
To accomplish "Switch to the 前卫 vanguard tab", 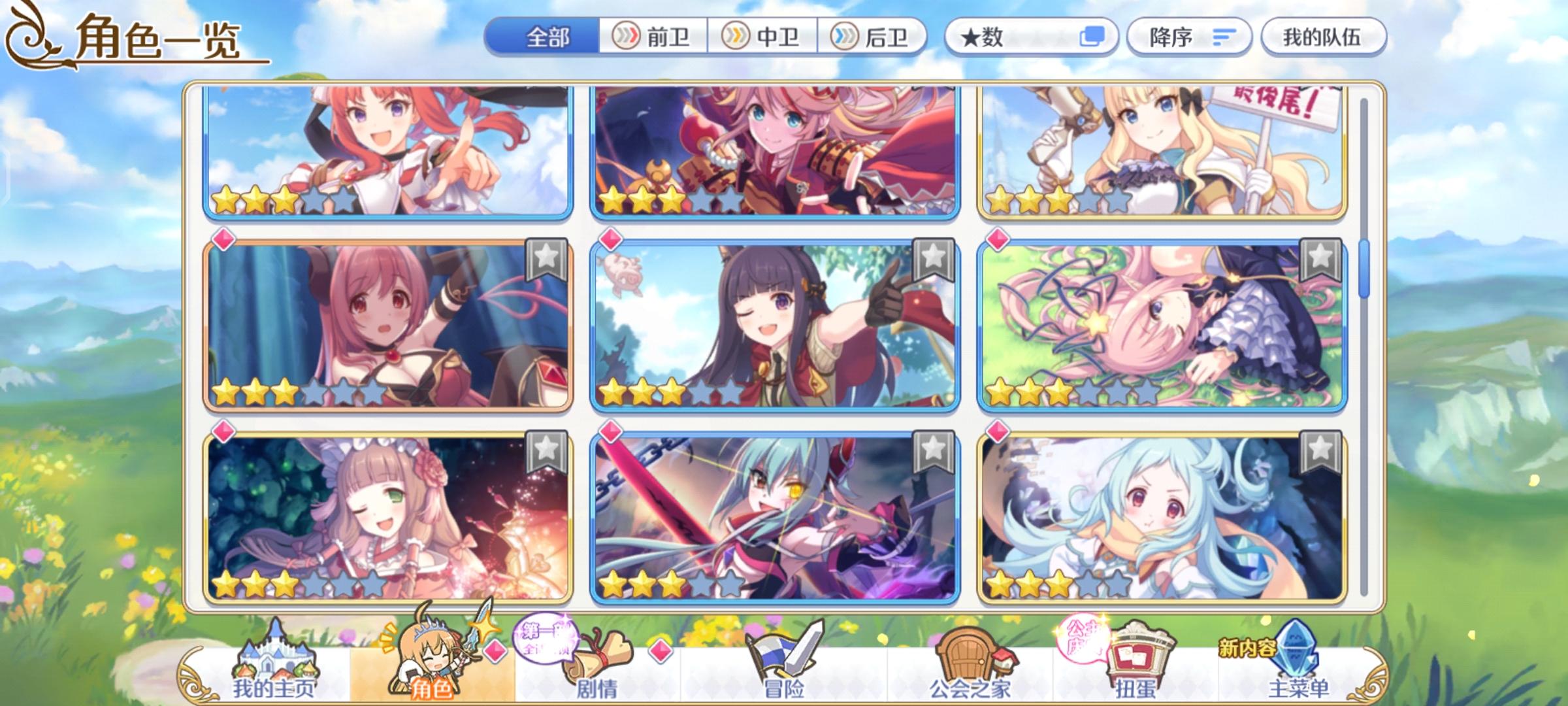I will (x=653, y=37).
